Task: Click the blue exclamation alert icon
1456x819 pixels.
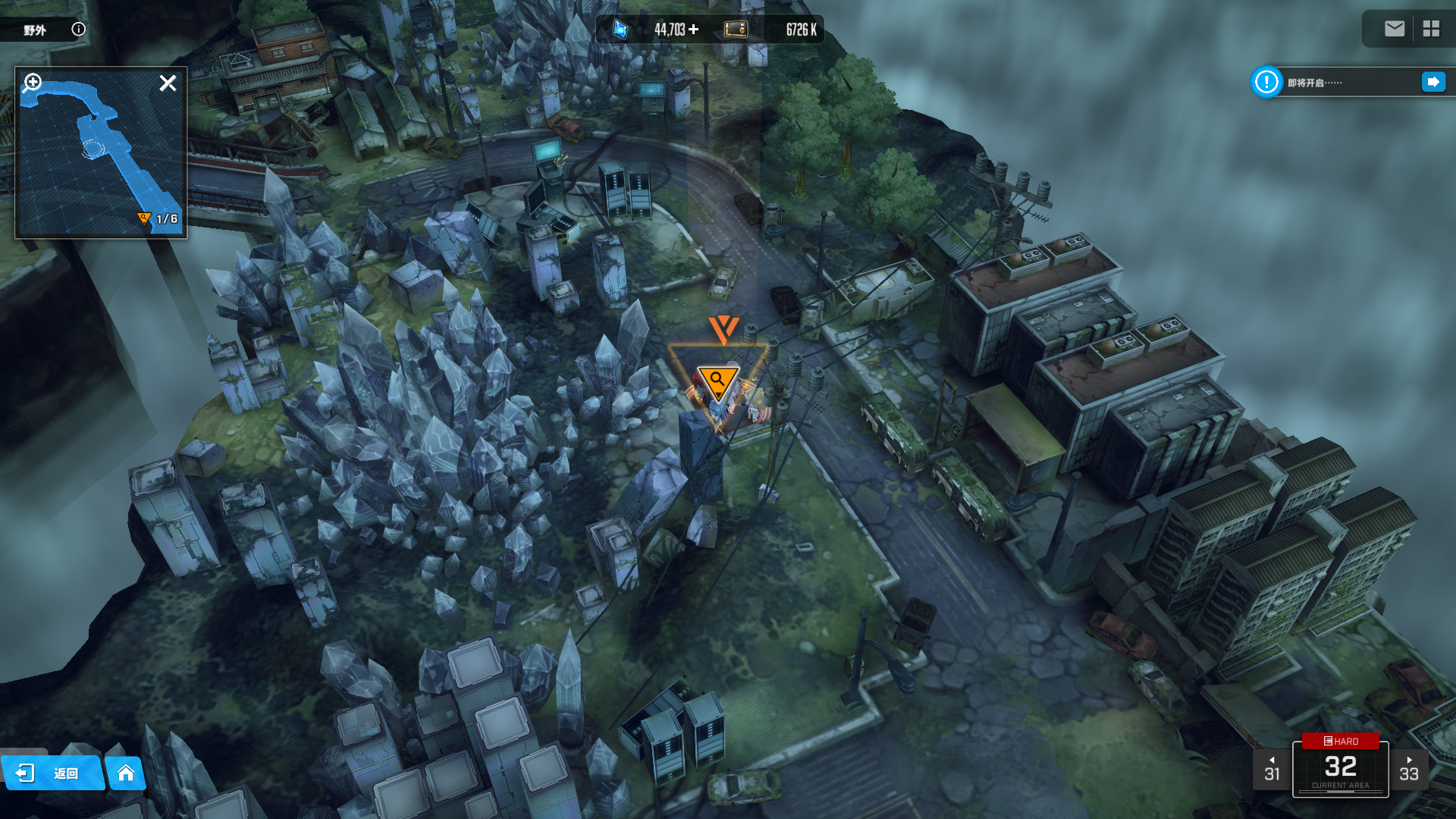Action: 1266,82
